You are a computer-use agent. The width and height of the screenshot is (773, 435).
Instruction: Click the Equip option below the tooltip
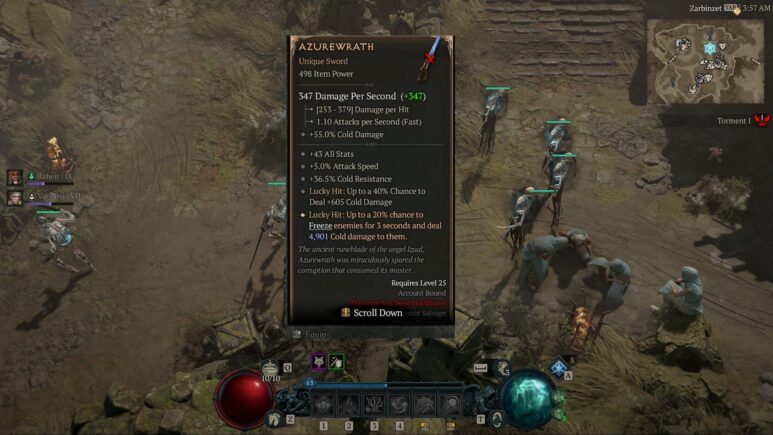[310, 334]
